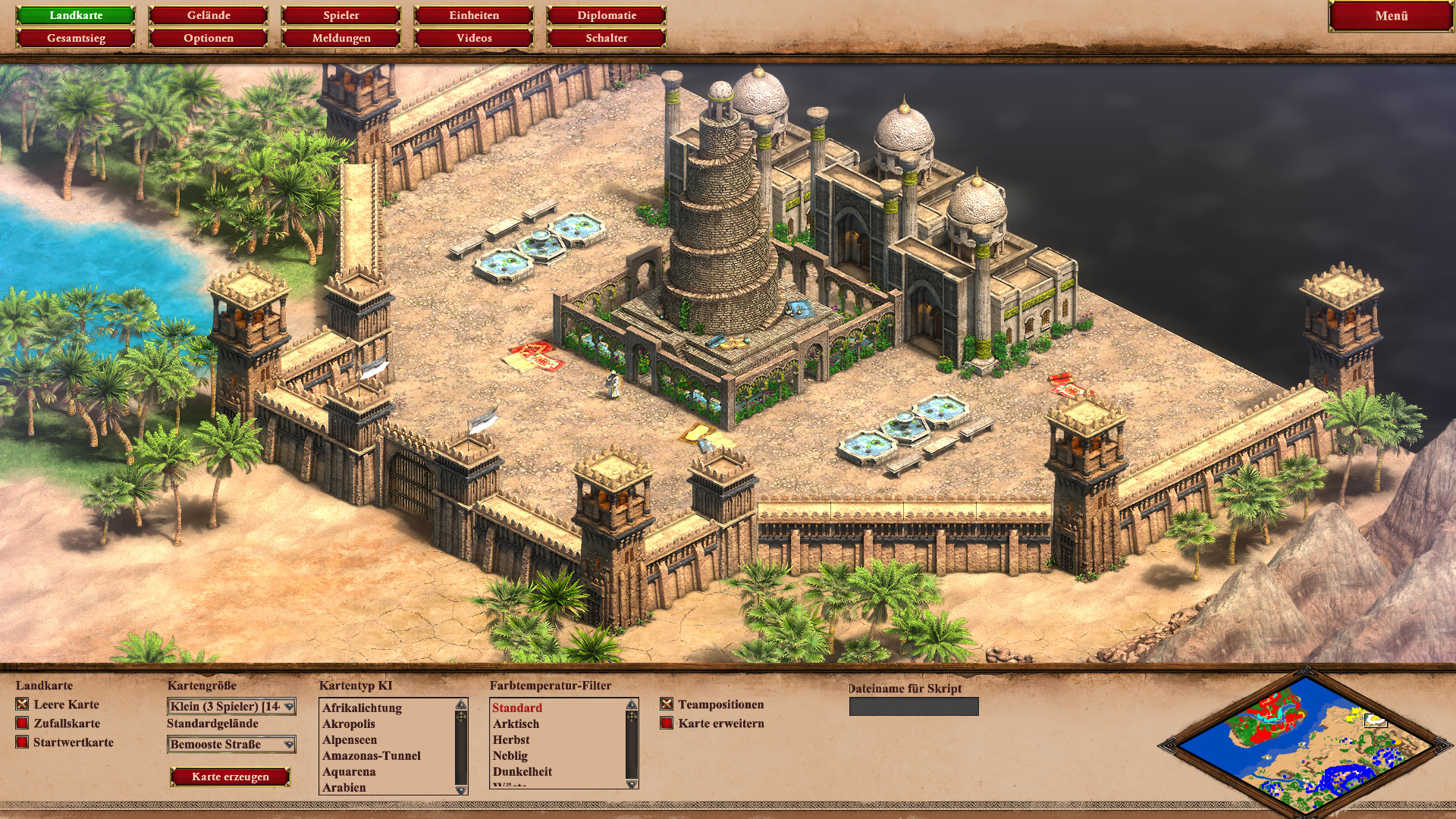Show the Meldungen tab
The image size is (1456, 819).
pos(341,38)
